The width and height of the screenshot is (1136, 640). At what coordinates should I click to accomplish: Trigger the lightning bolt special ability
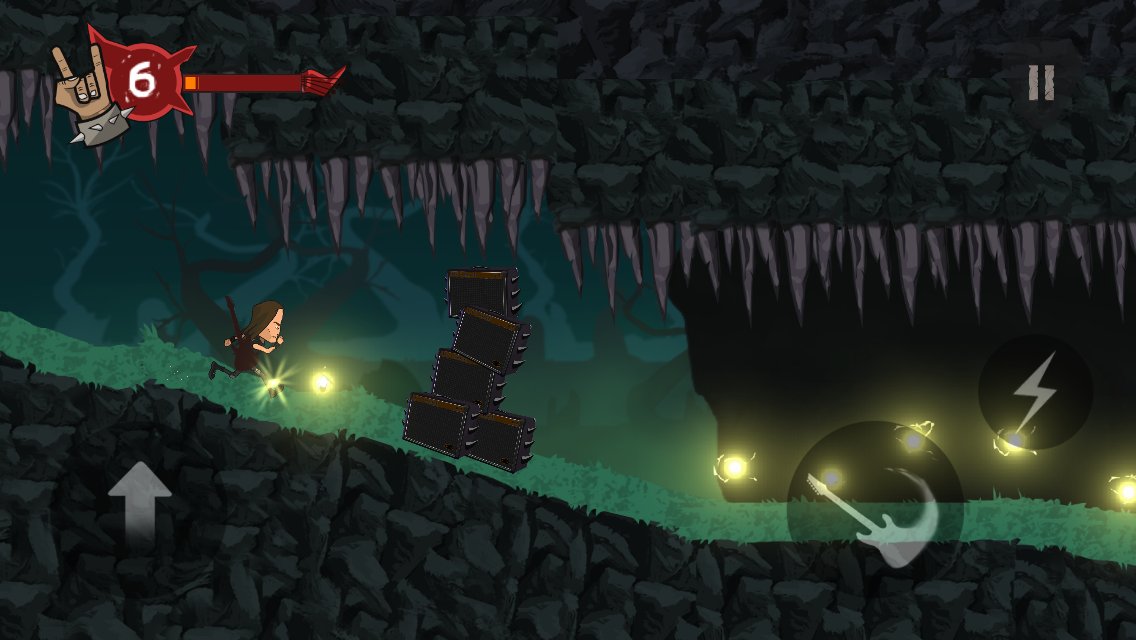coord(1034,392)
